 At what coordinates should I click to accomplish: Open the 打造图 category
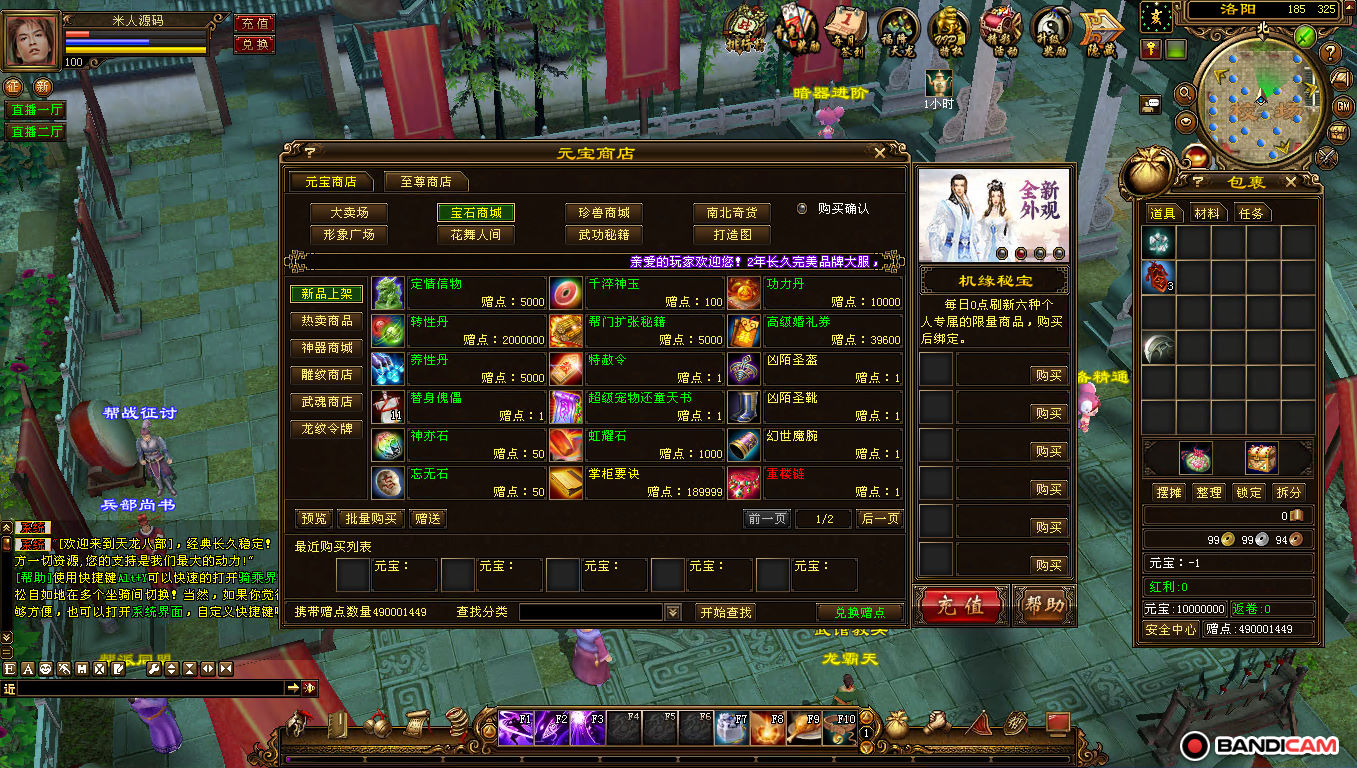(732, 235)
